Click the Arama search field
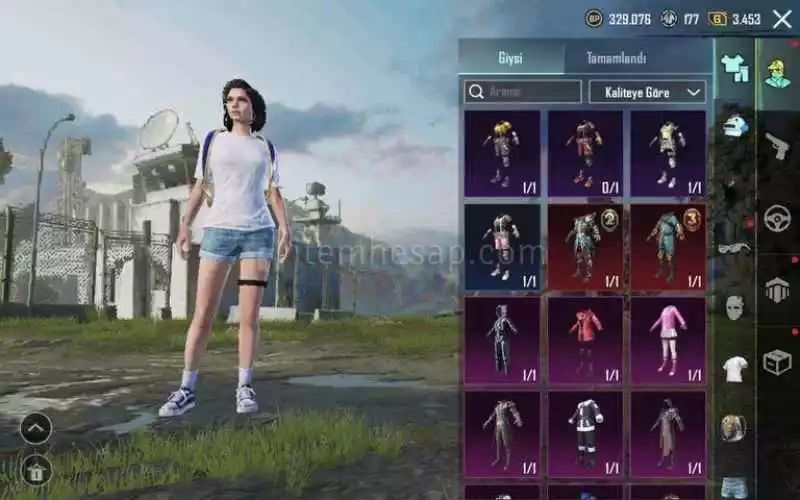 523,92
